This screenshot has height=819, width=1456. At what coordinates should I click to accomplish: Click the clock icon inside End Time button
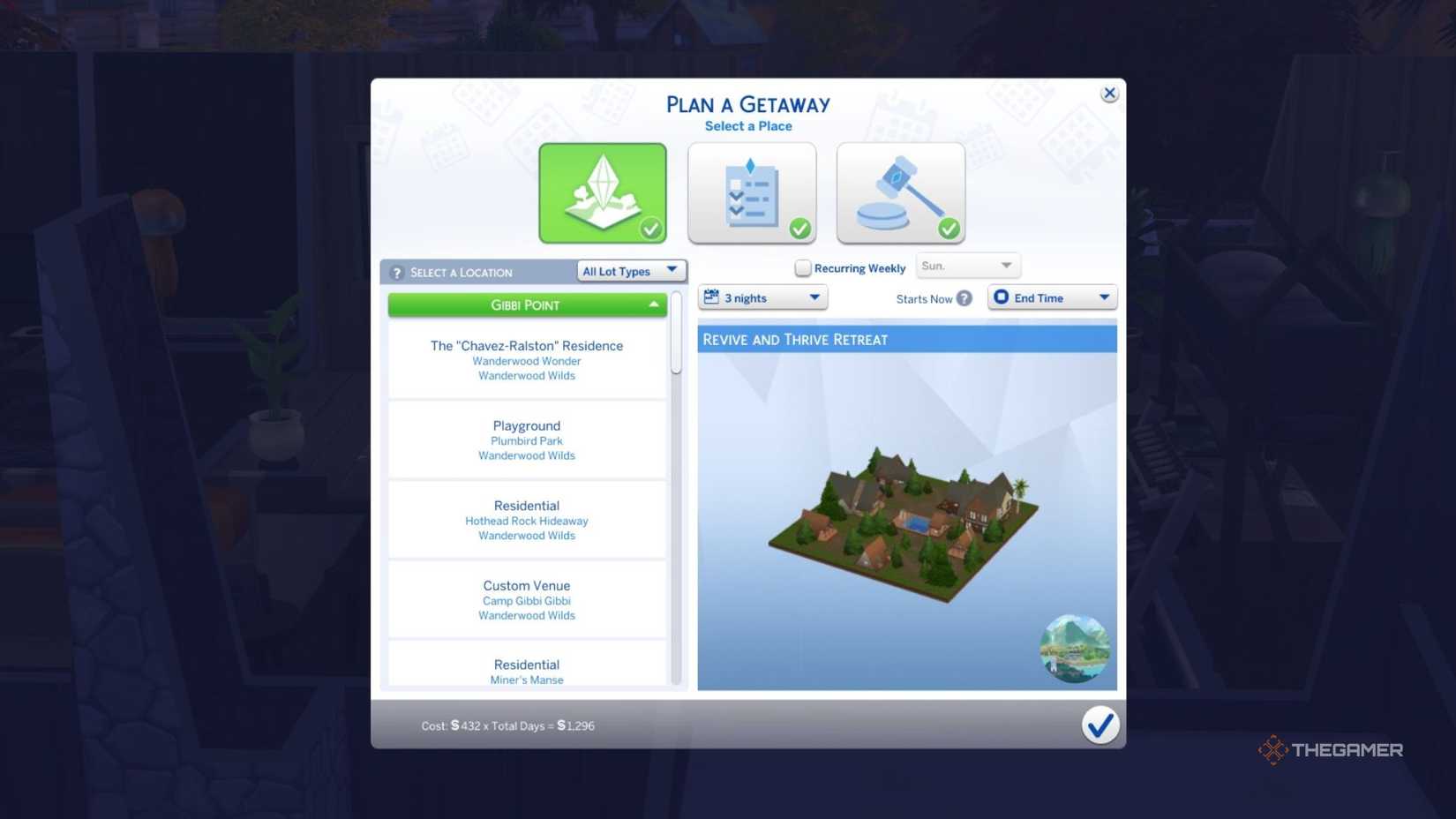click(x=1002, y=297)
